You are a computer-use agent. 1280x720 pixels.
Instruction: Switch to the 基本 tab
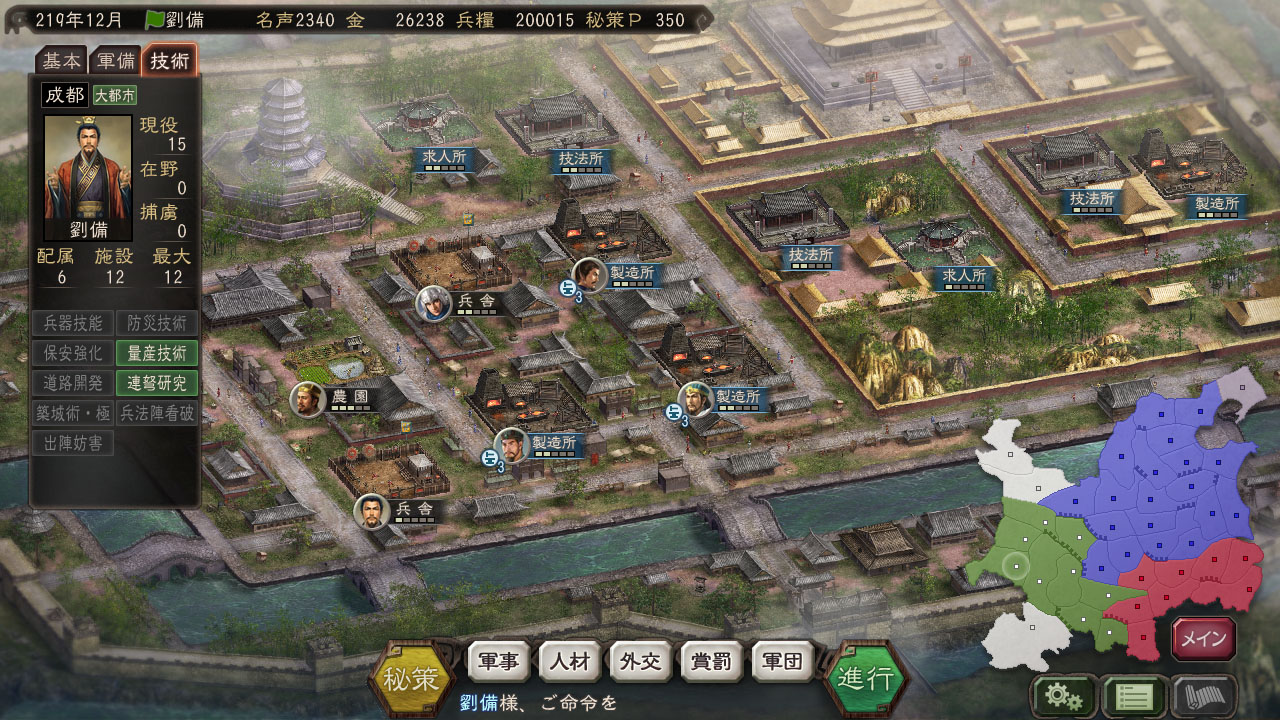[62, 60]
